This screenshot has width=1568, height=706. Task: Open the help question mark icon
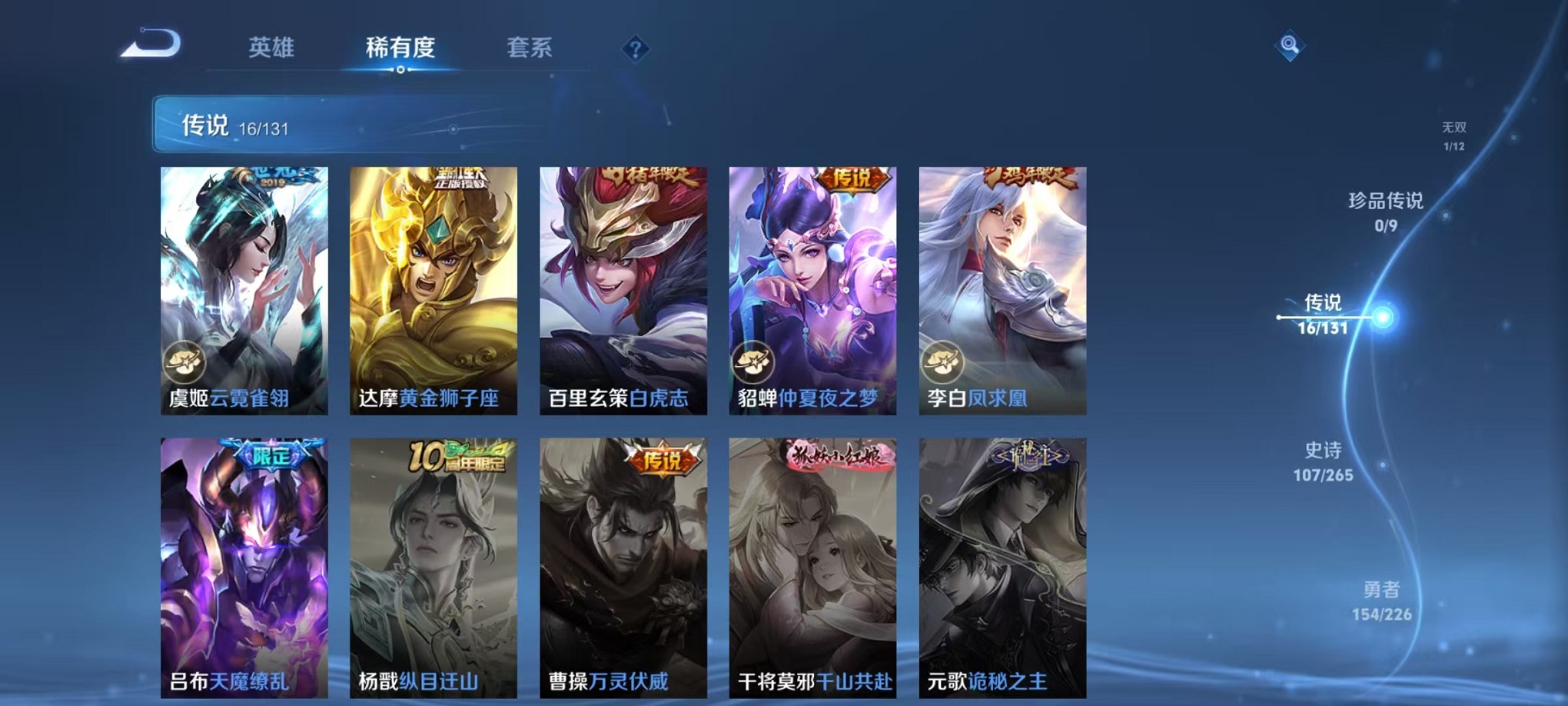635,50
